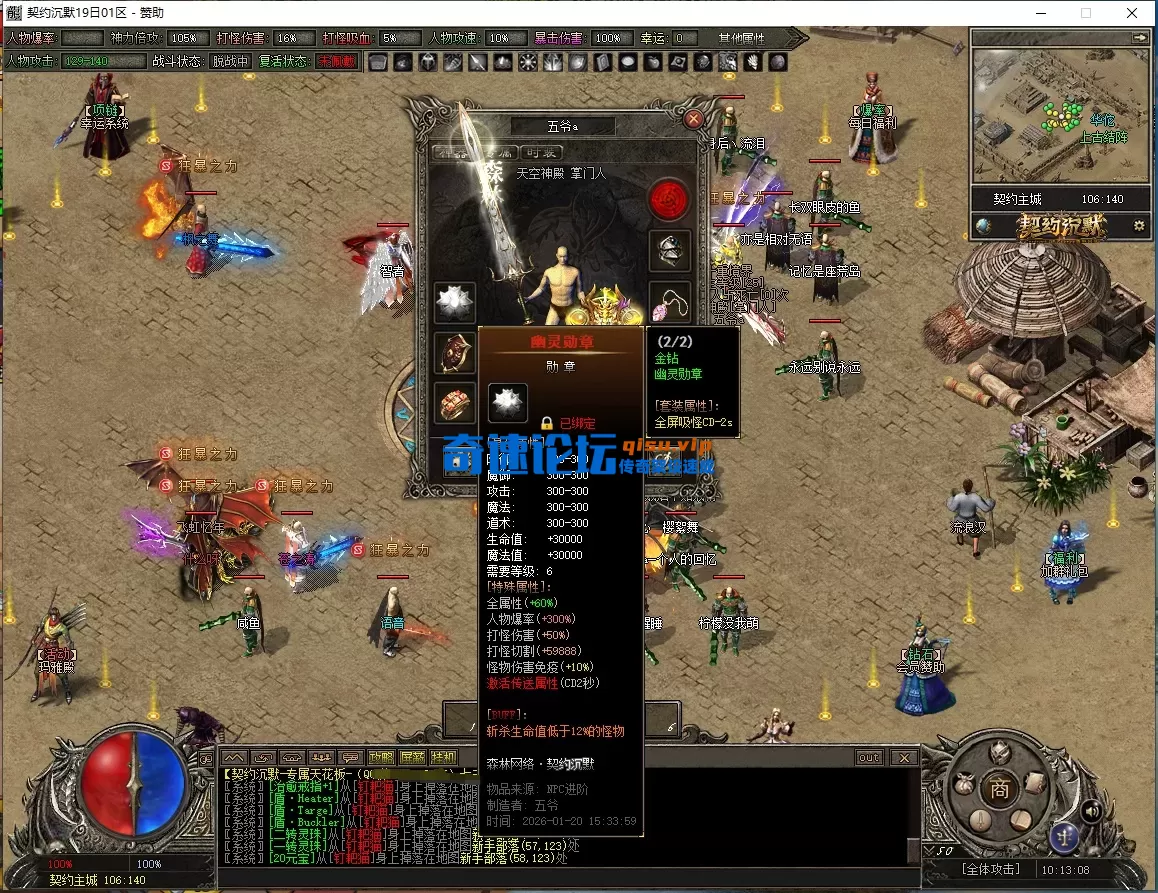This screenshot has height=893, width=1158.
Task: Maximize the game window
Action: (x=1086, y=13)
